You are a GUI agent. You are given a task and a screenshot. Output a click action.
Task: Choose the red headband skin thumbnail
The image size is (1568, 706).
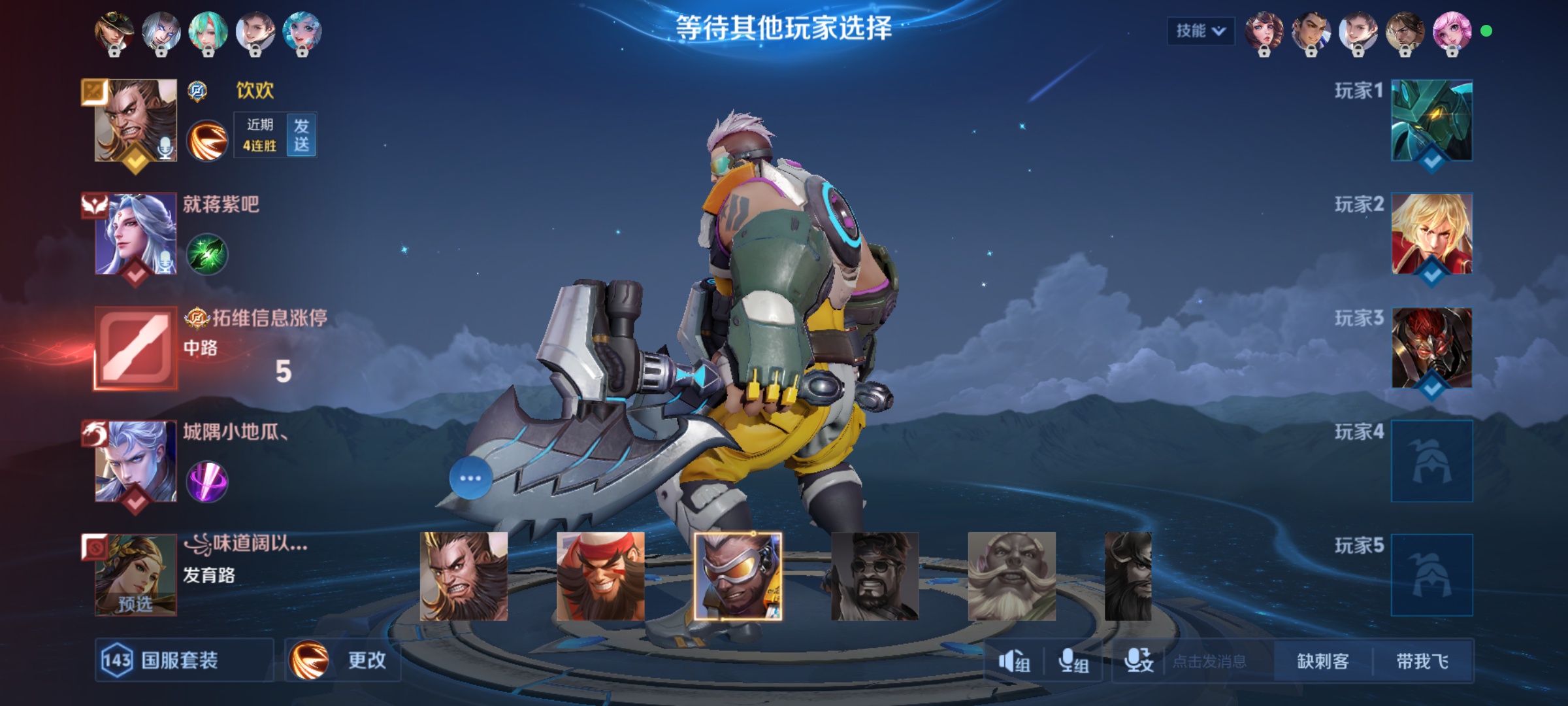[600, 576]
